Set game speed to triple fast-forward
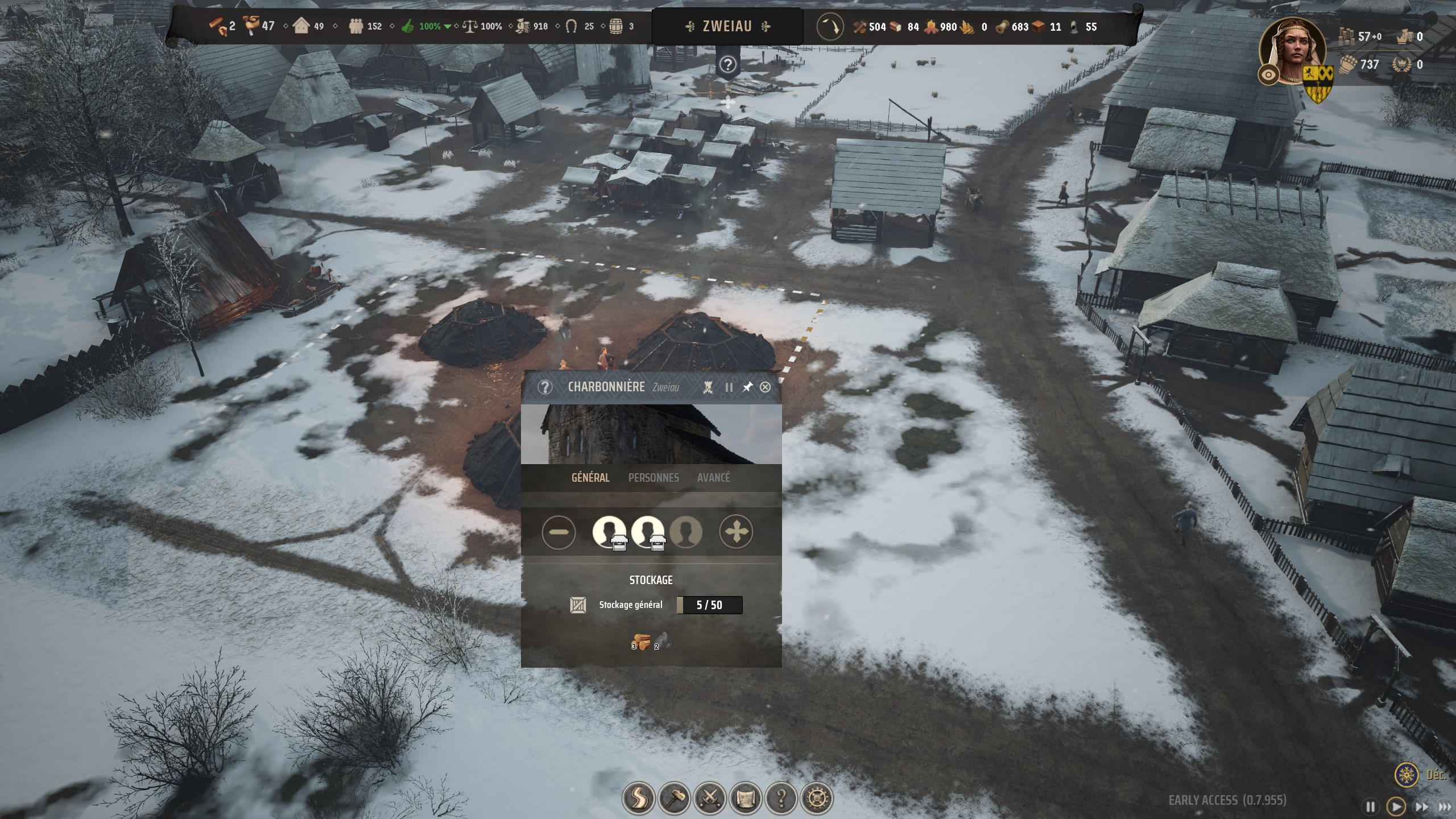This screenshot has width=1456, height=819. (1445, 806)
